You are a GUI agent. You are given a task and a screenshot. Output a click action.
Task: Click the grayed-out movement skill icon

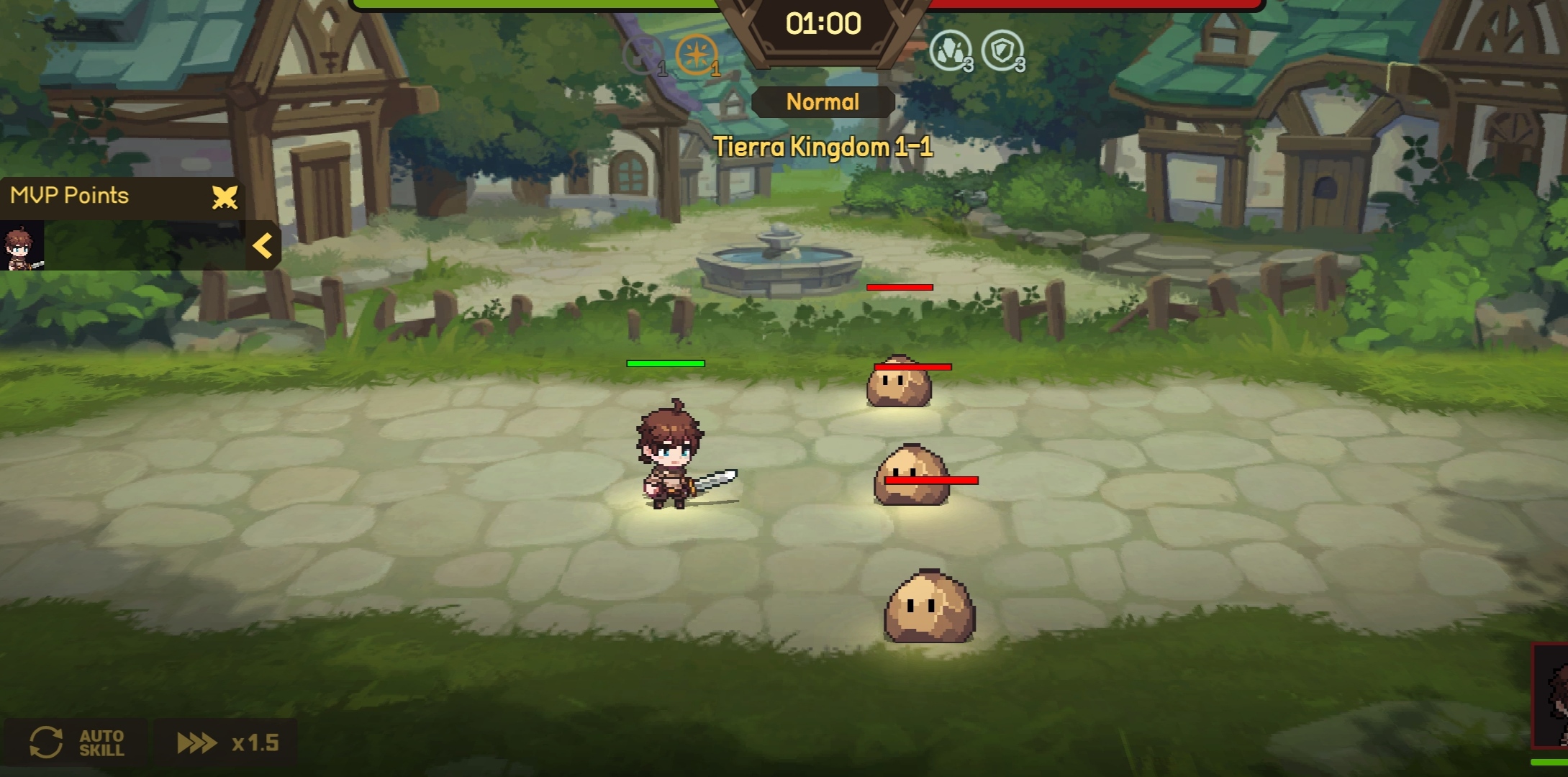(x=643, y=53)
